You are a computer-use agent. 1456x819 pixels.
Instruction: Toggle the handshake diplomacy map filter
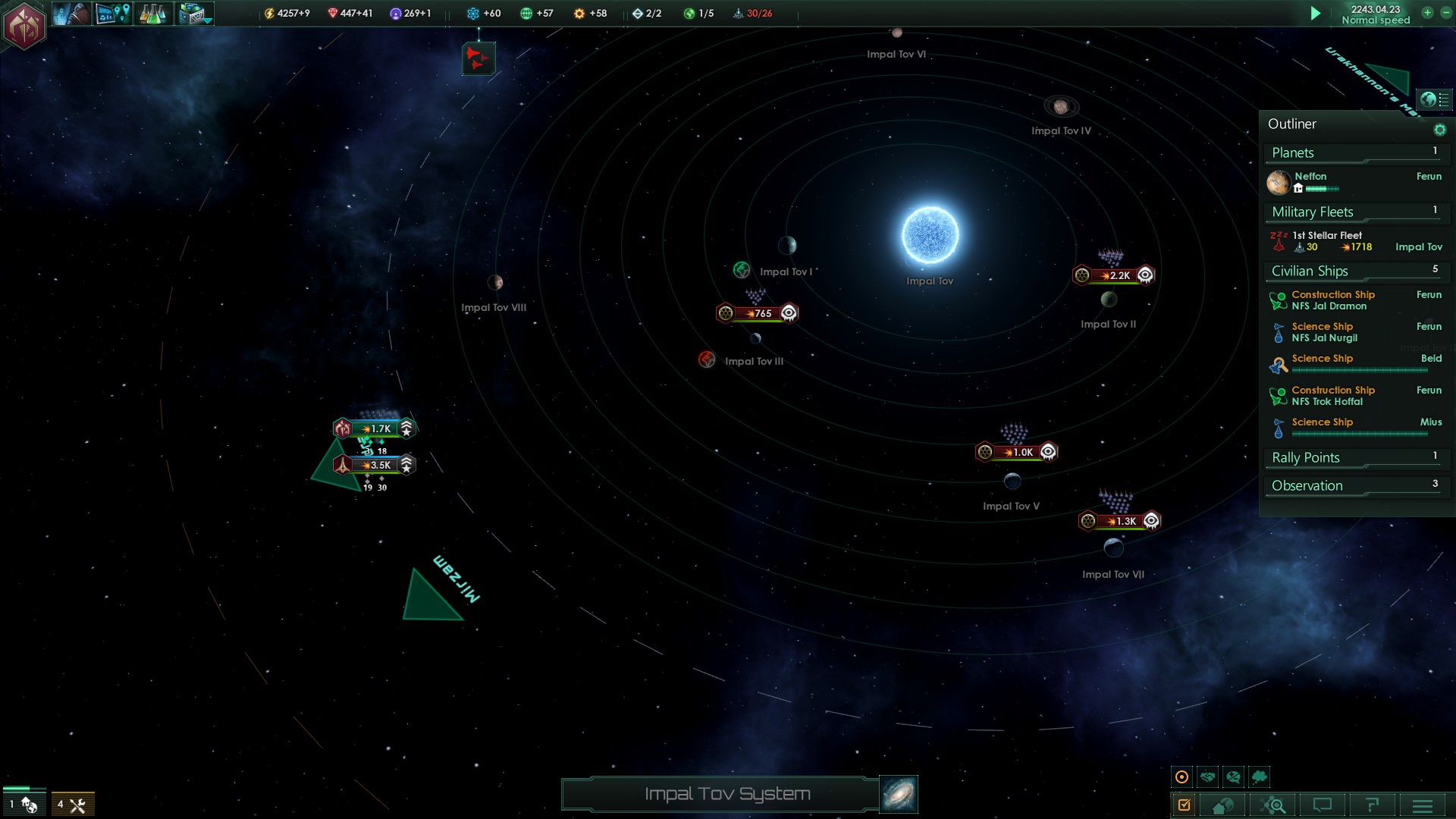click(1208, 777)
